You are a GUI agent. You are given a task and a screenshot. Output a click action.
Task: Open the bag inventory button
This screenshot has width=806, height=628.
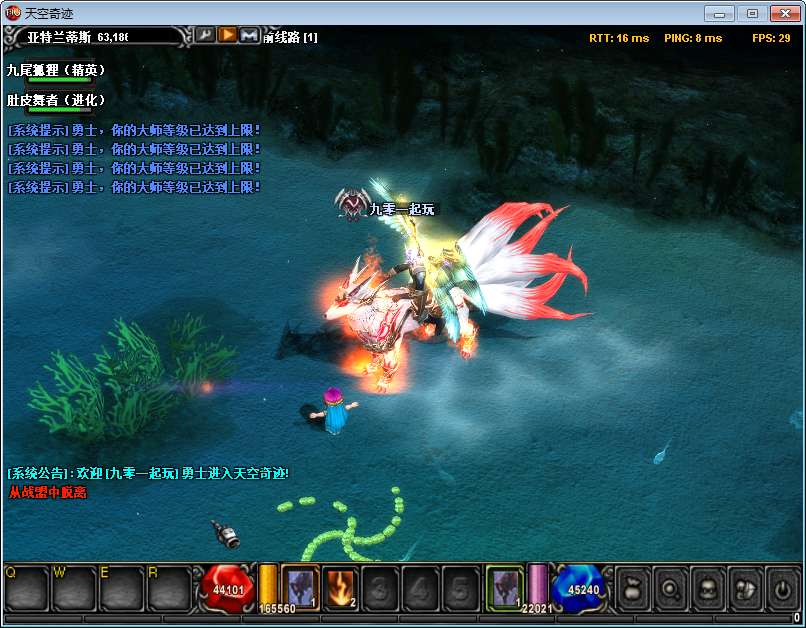pos(633,588)
